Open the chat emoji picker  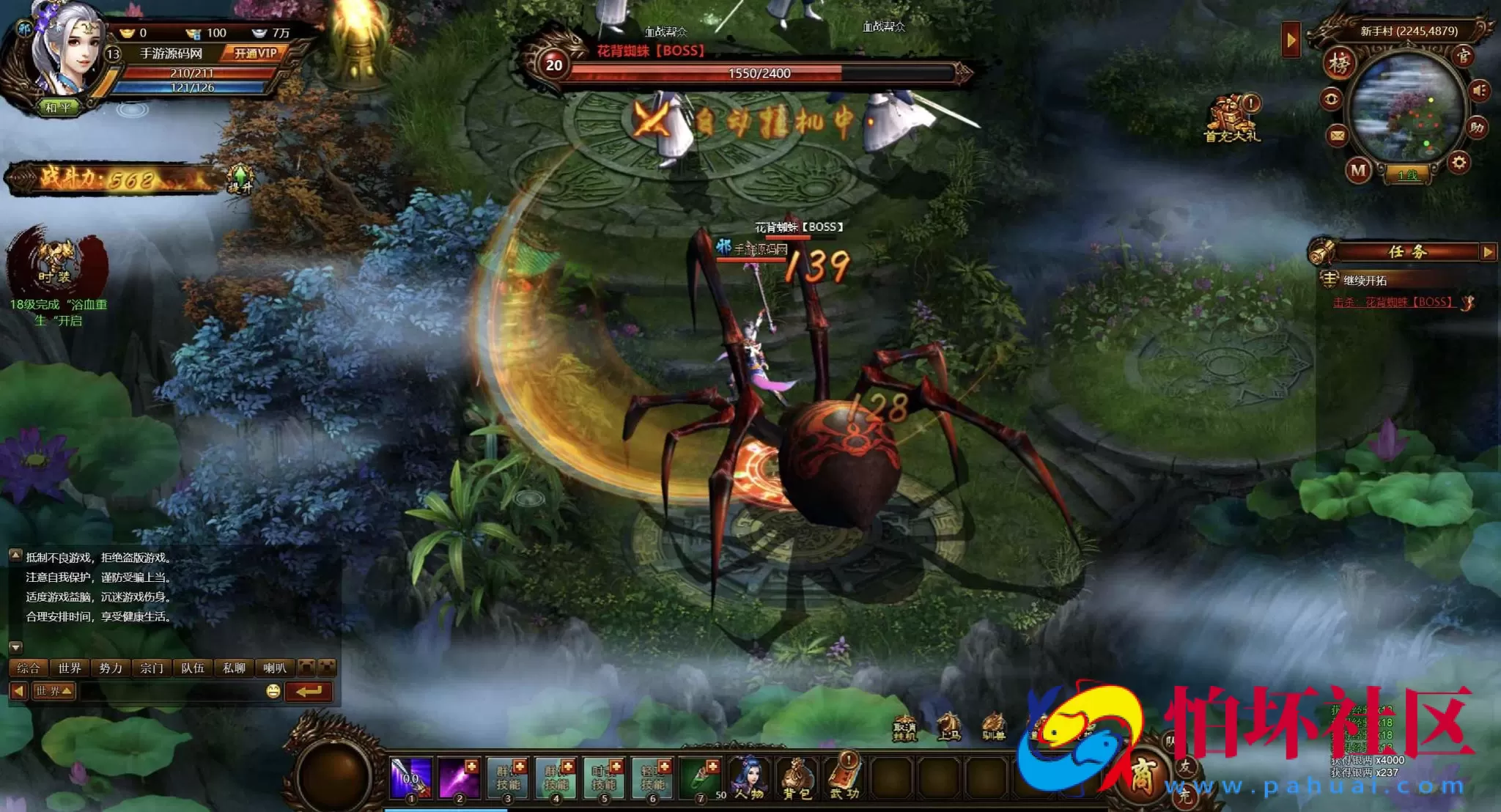click(273, 691)
